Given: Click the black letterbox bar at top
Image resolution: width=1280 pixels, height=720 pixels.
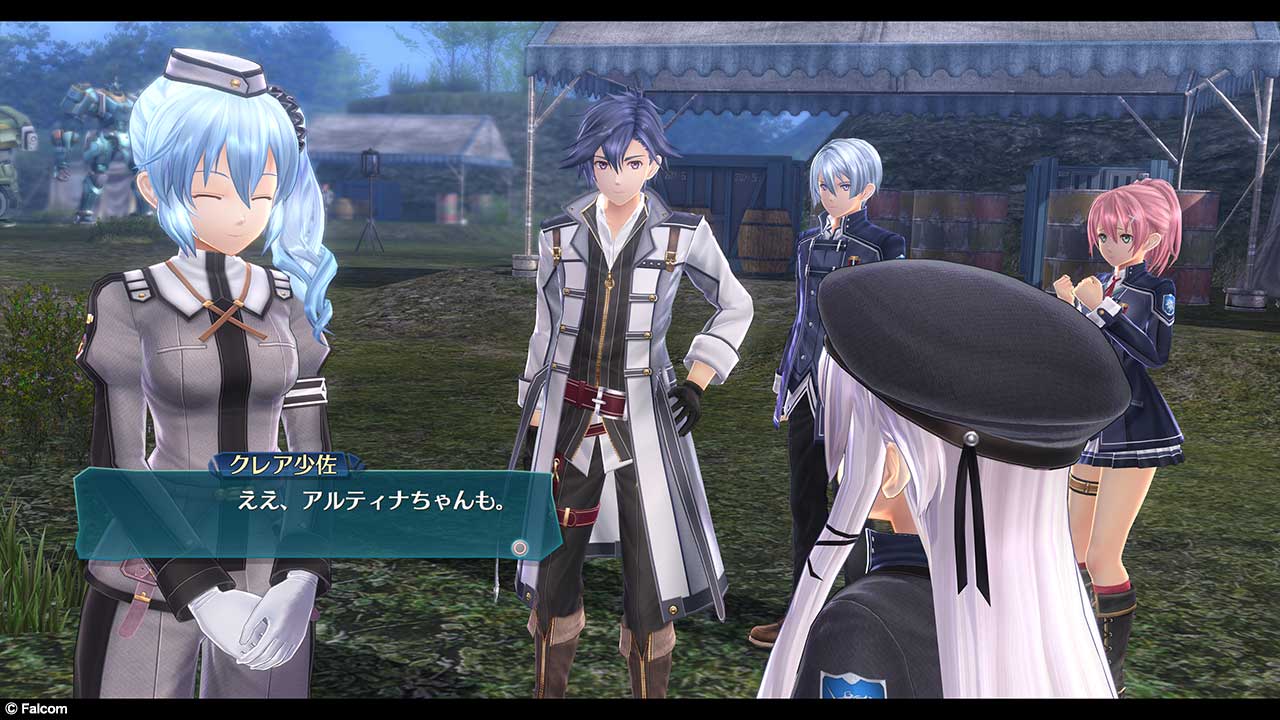Looking at the screenshot, I should coord(640,7).
